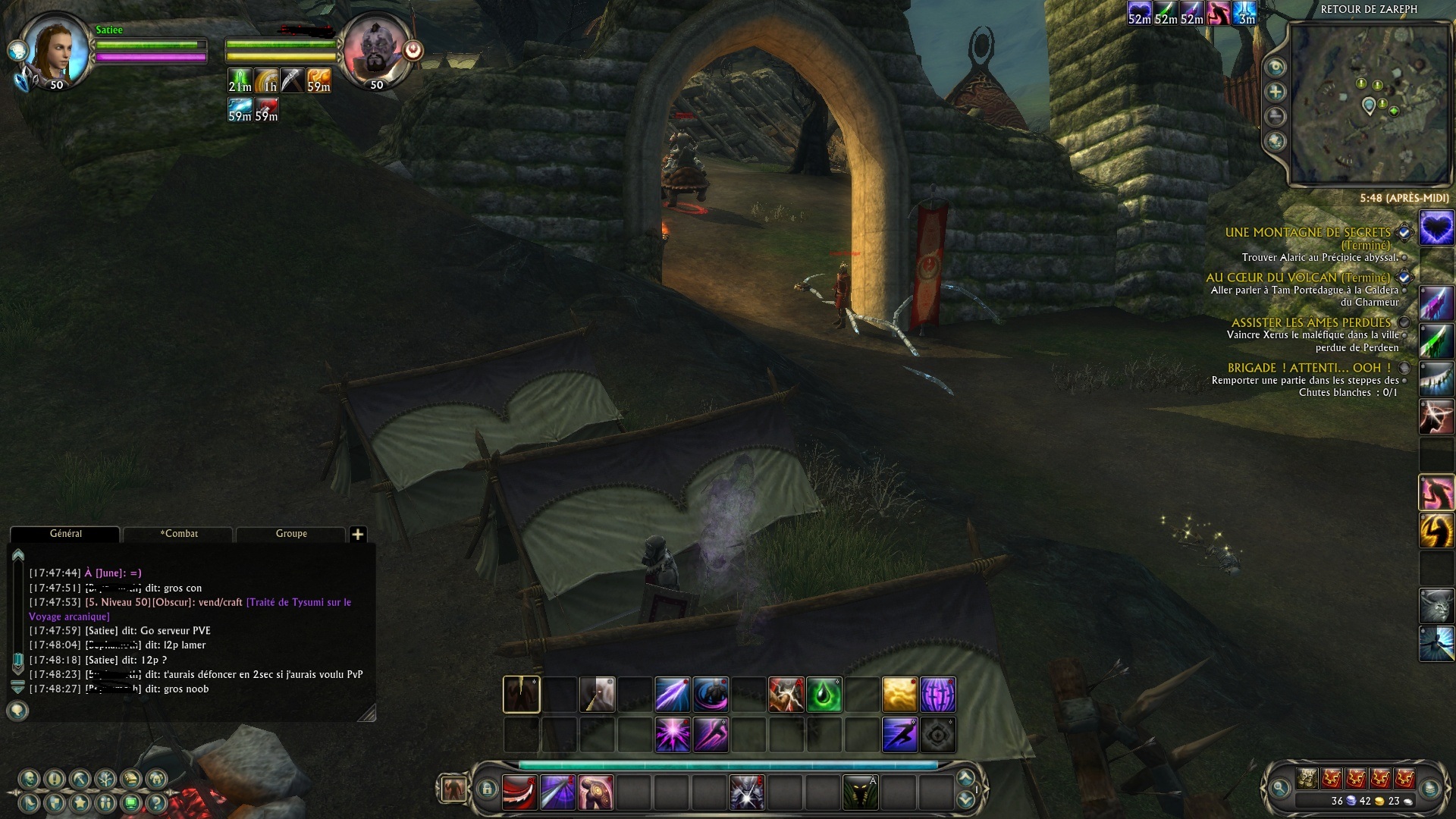1456x819 pixels.
Task: Switch action bar page with the up arrow
Action: 965,778
